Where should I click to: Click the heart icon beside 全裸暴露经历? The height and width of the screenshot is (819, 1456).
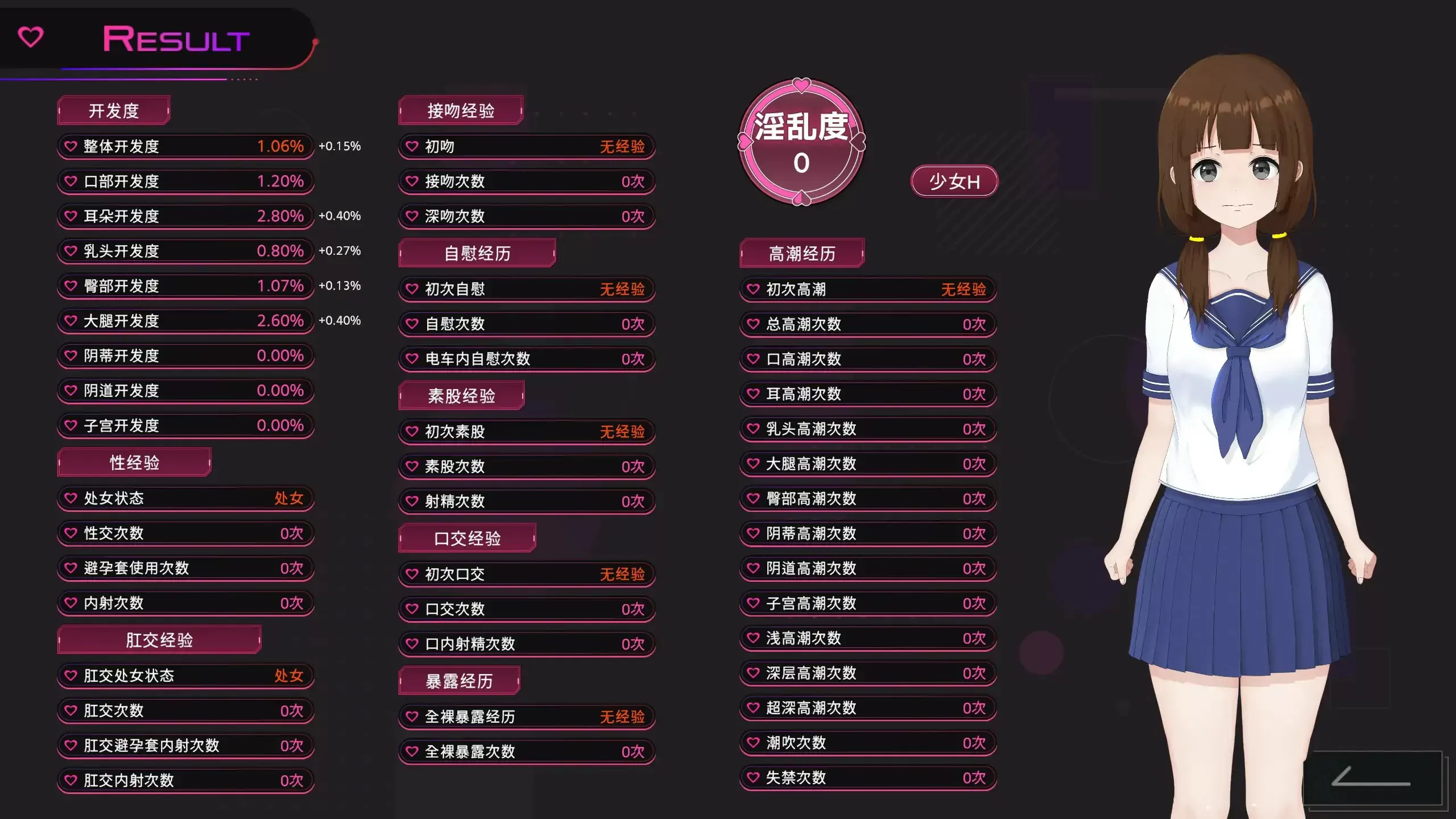pyautogui.click(x=413, y=717)
